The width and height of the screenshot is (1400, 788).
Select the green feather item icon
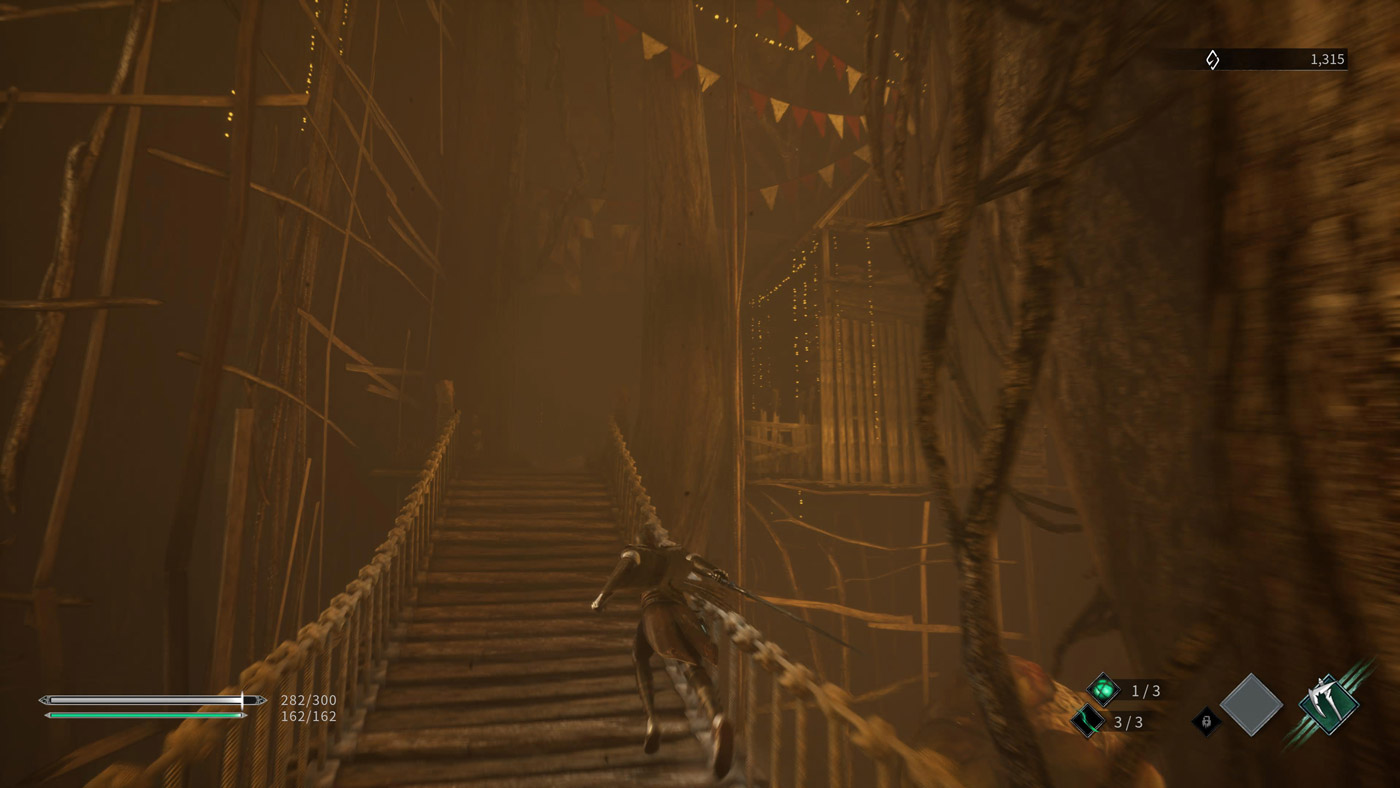1087,721
